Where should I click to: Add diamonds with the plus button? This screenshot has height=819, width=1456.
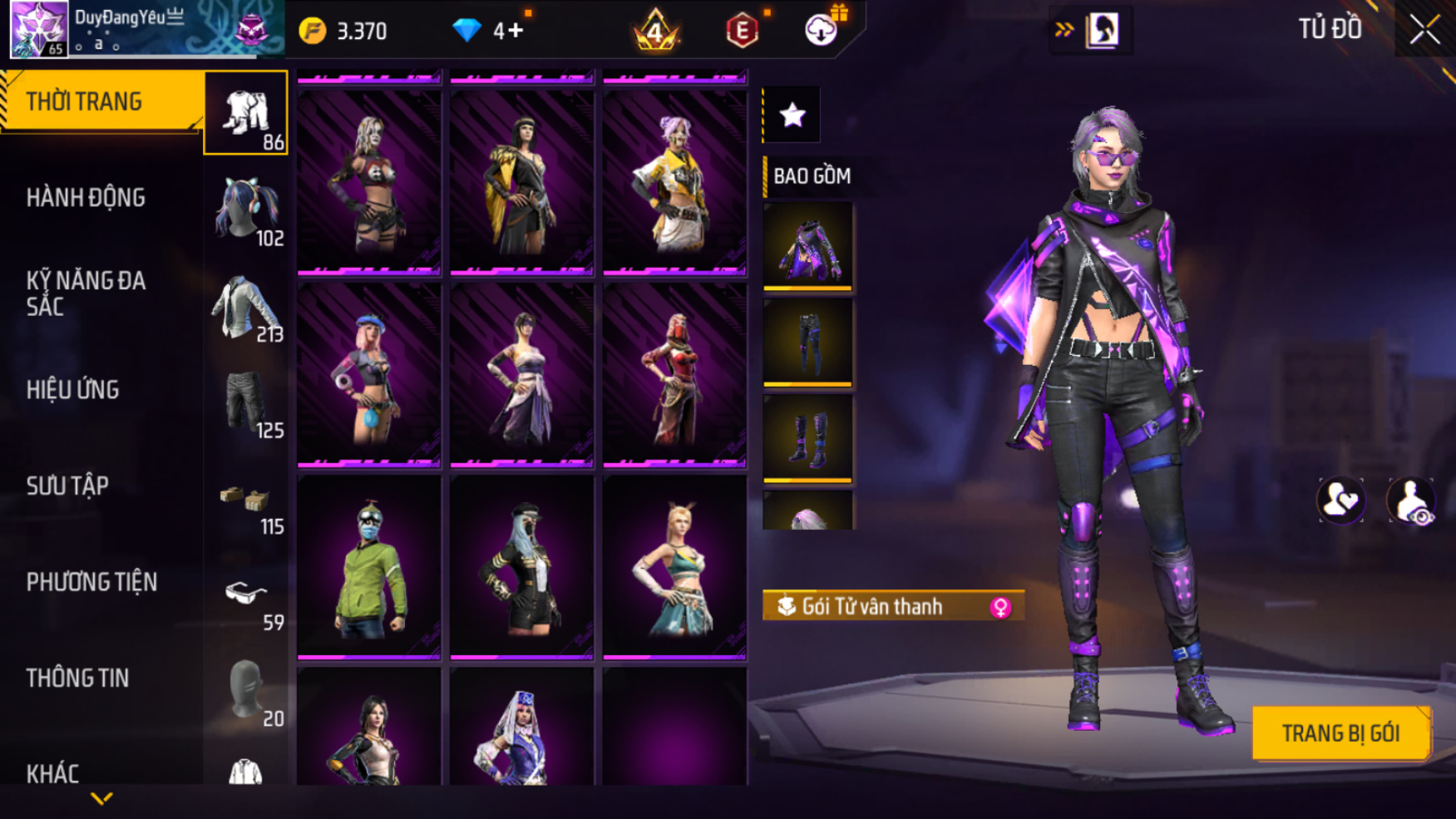click(x=516, y=31)
